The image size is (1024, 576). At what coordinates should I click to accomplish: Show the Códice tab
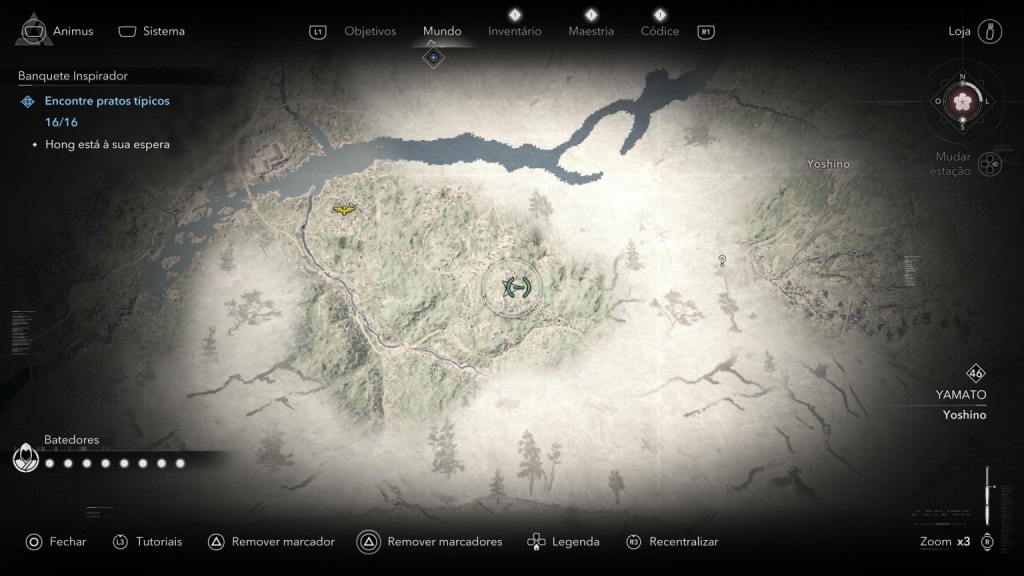(660, 31)
